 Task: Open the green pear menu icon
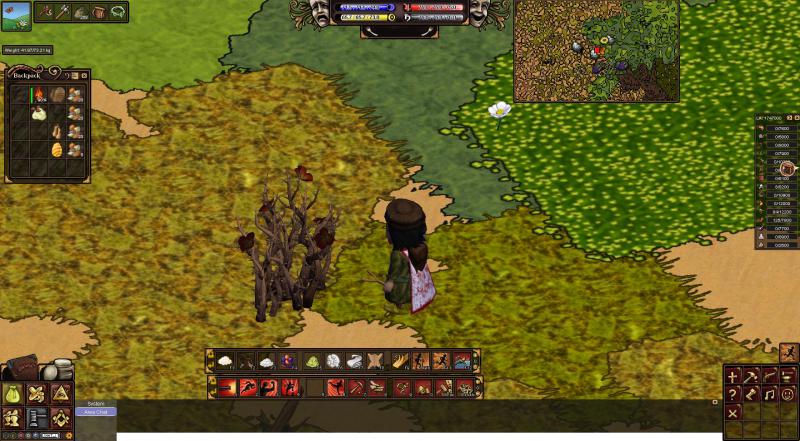14,394
